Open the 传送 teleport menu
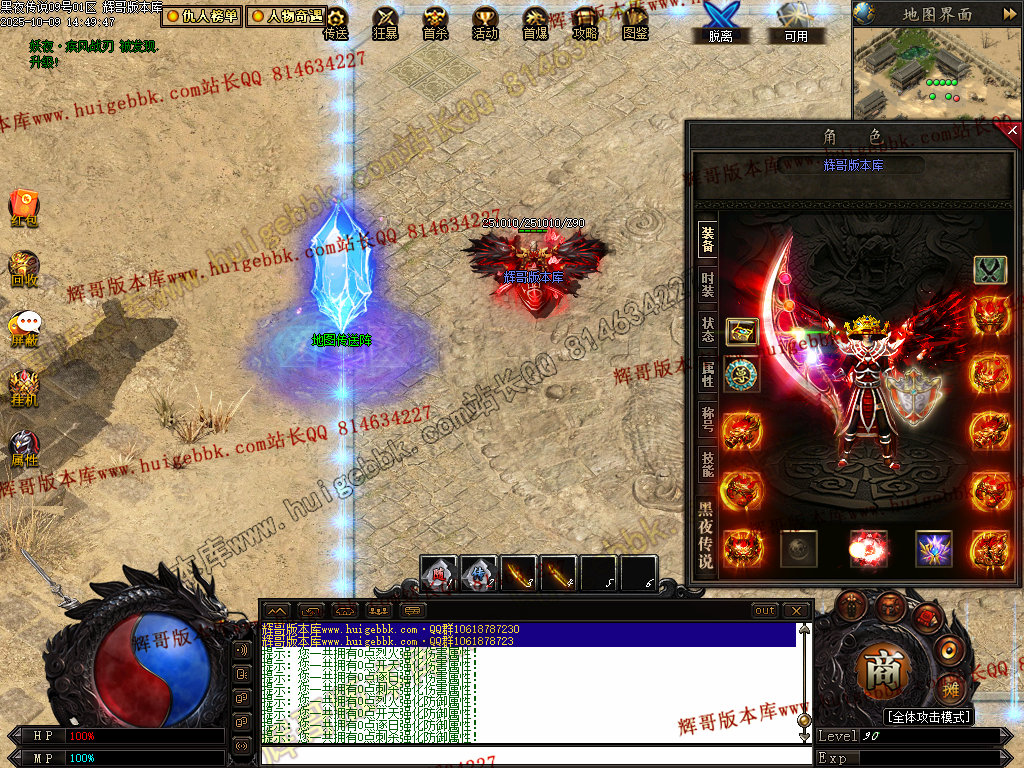The image size is (1024, 768). (x=336, y=22)
